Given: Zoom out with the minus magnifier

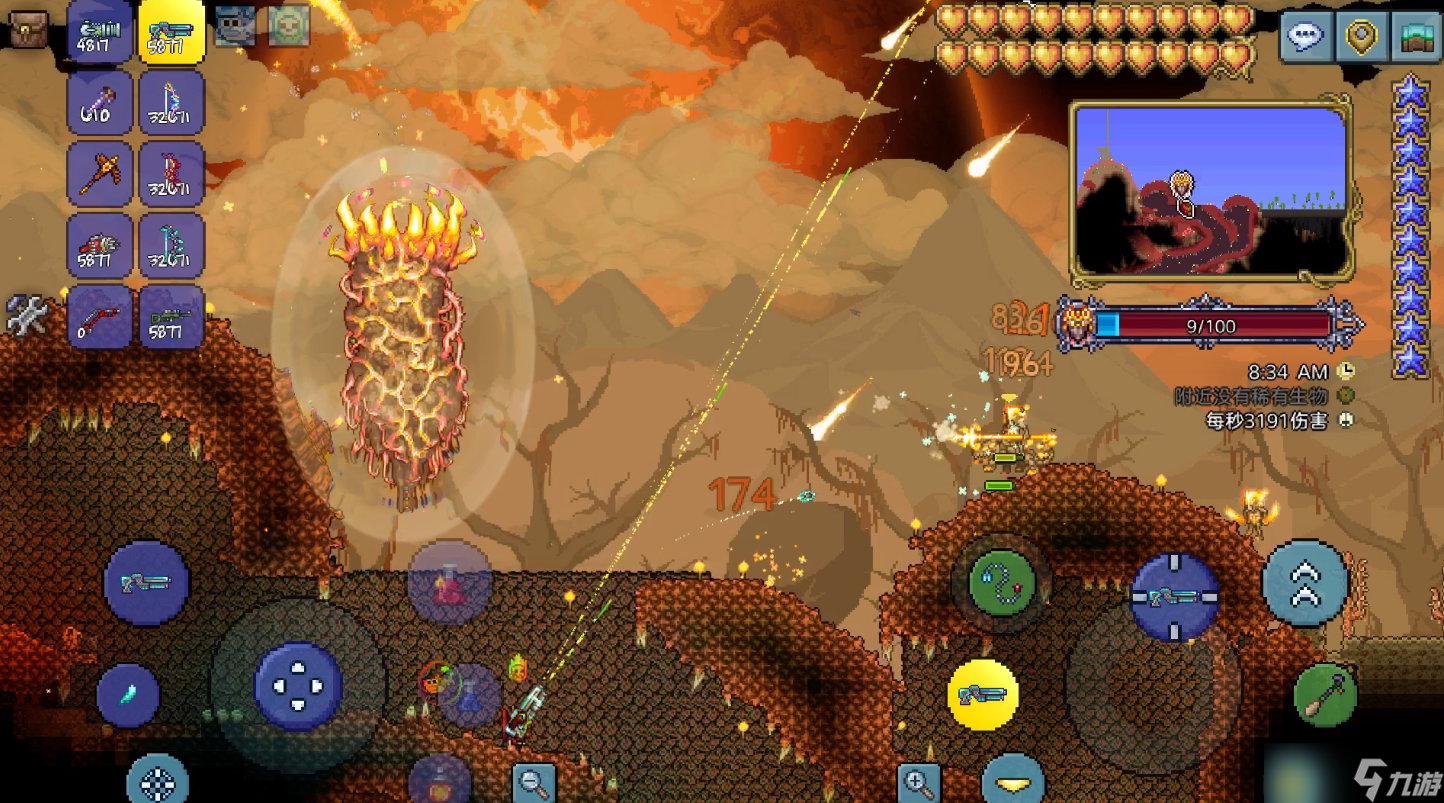Looking at the screenshot, I should [x=534, y=782].
